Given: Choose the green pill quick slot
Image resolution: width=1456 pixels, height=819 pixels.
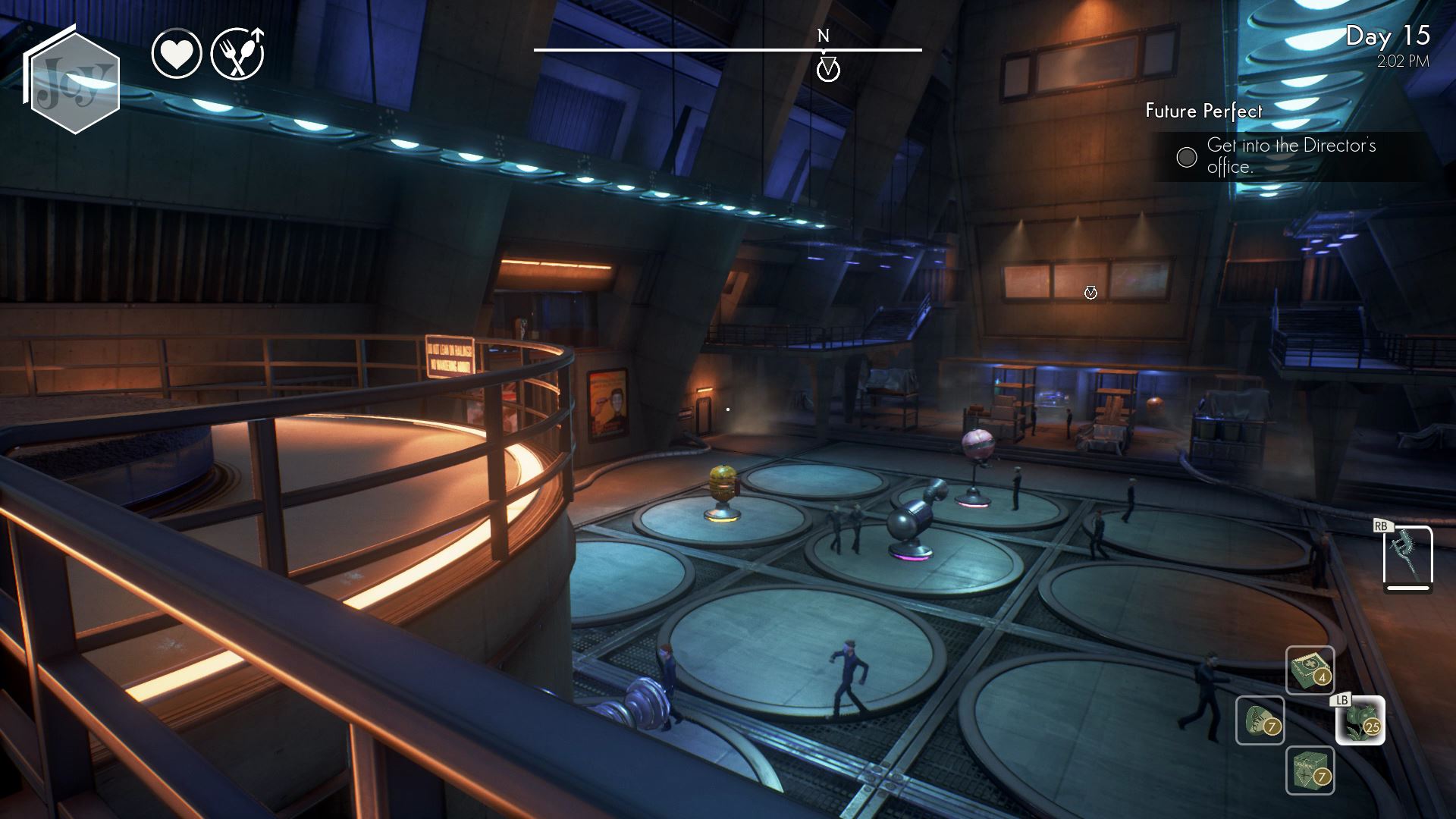Looking at the screenshot, I should [x=1260, y=720].
